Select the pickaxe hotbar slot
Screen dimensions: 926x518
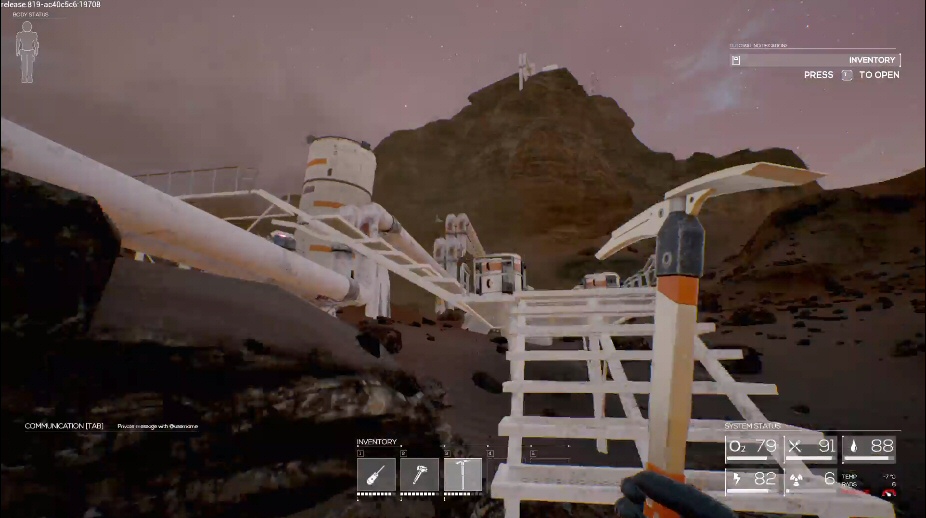pos(462,474)
